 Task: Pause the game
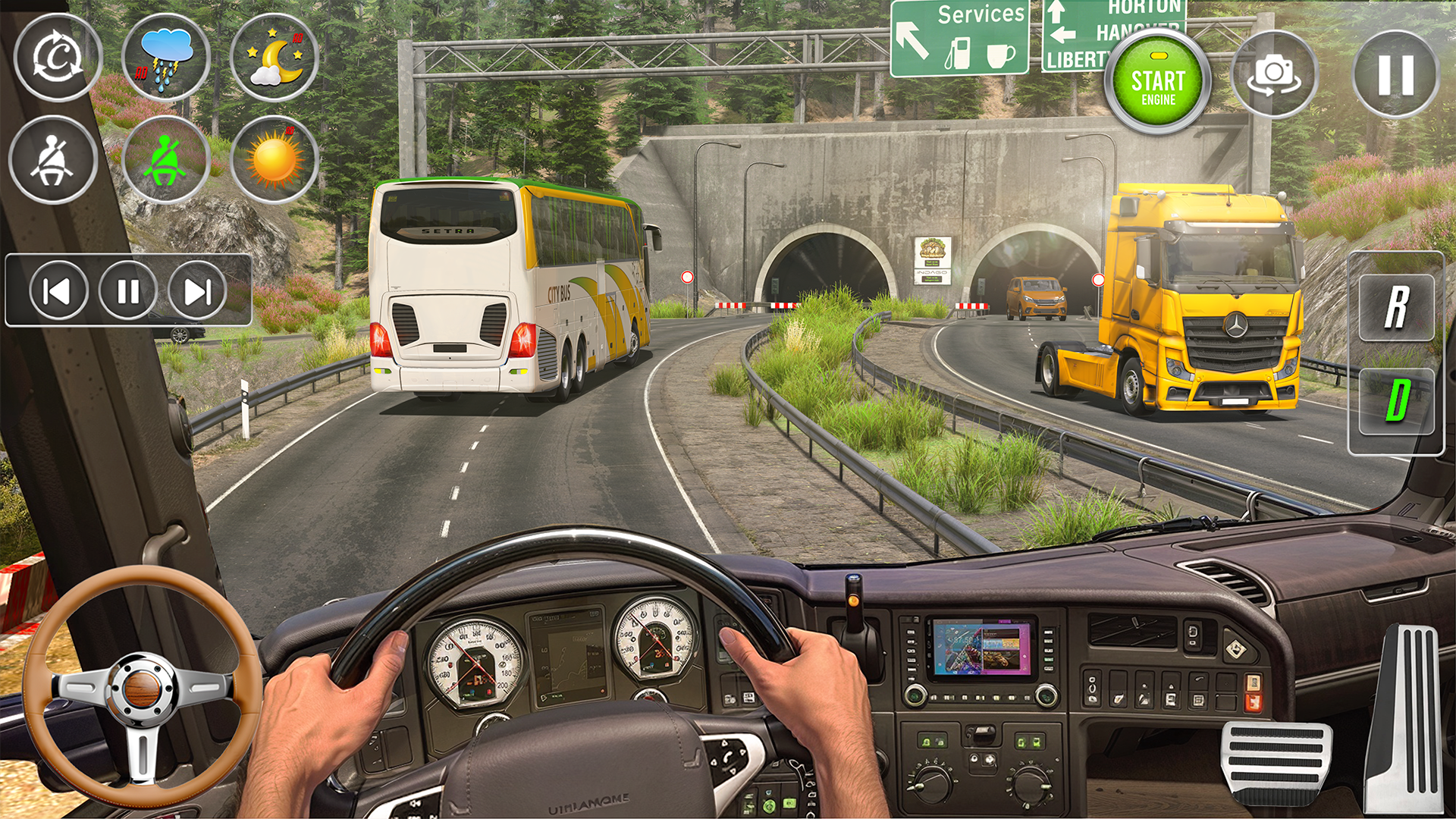pos(1395,74)
